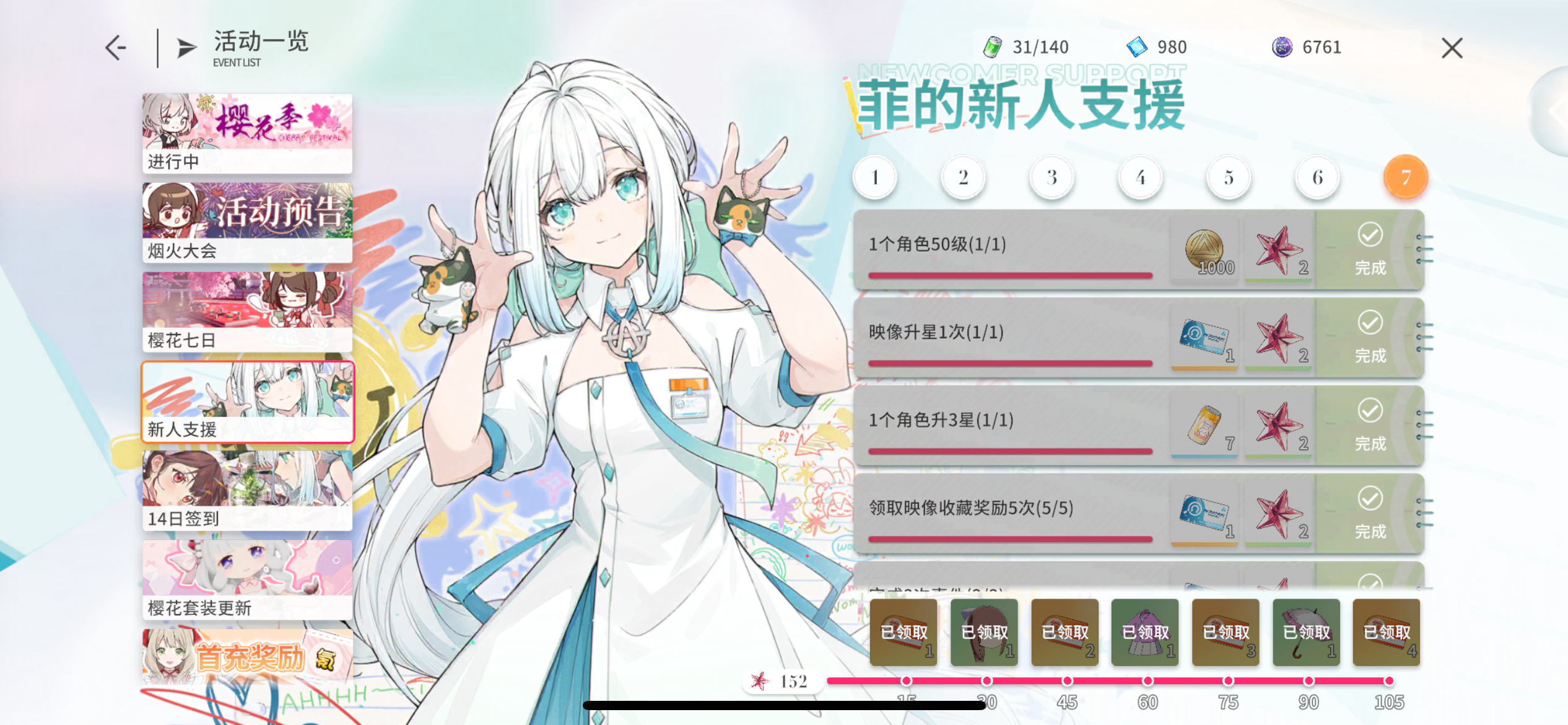The image size is (1568, 725).
Task: Switch to day 1 of 菲的新人支援
Action: (x=874, y=177)
